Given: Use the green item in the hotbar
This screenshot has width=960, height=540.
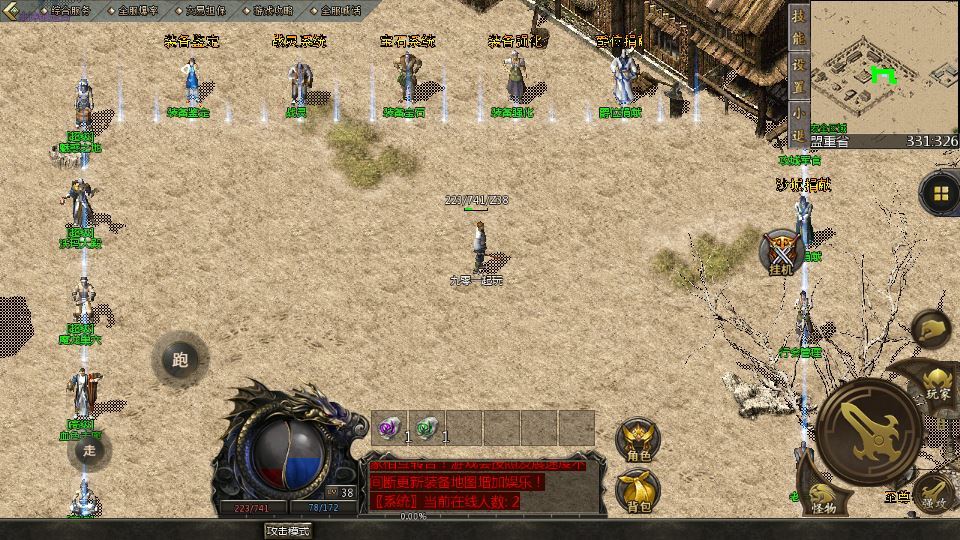Looking at the screenshot, I should point(425,427).
